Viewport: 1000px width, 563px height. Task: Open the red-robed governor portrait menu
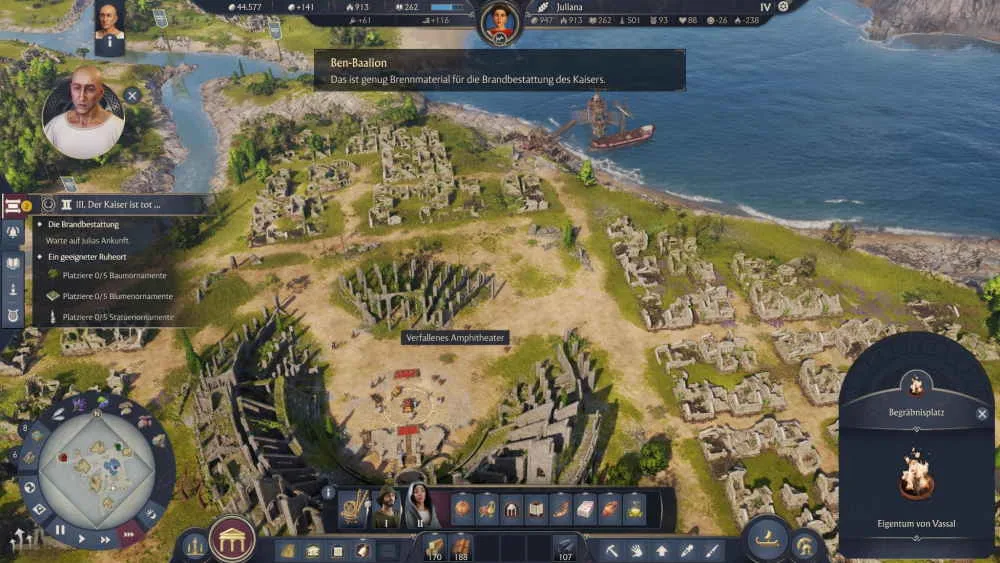[500, 22]
